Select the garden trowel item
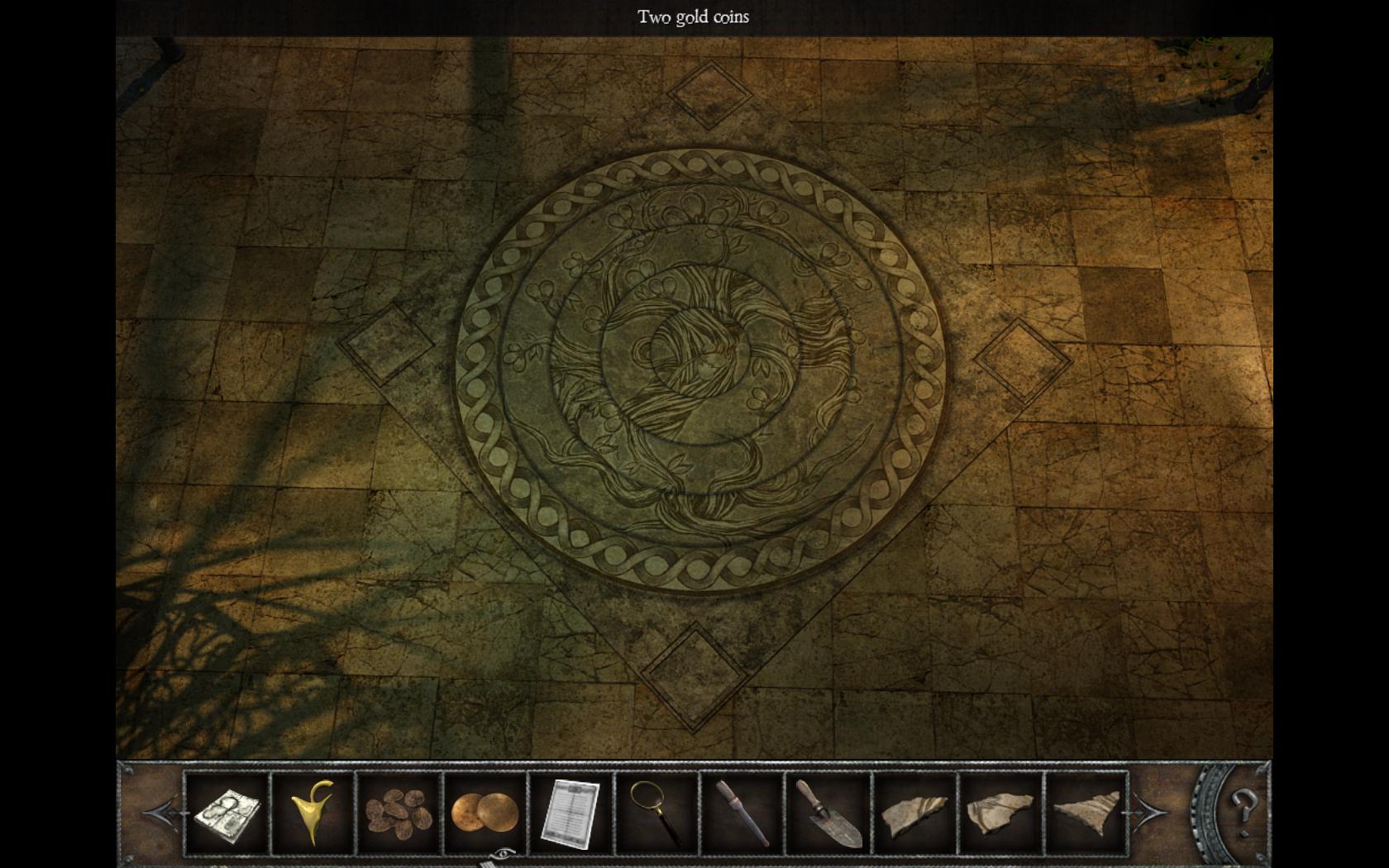This screenshot has width=1389, height=868. [828, 814]
